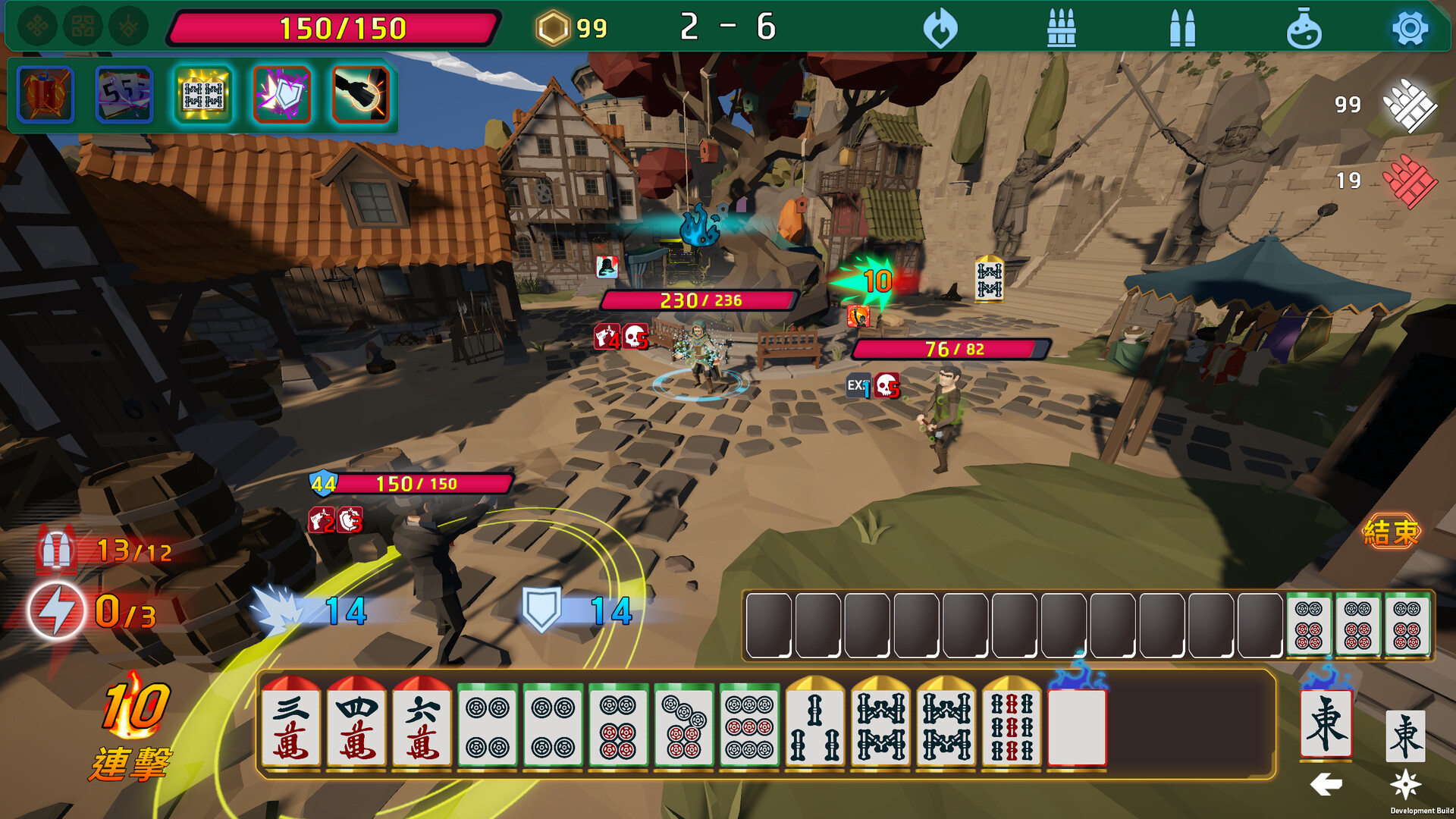1456x819 pixels.
Task: Select the three-bamboo tile in hand
Action: click(815, 726)
